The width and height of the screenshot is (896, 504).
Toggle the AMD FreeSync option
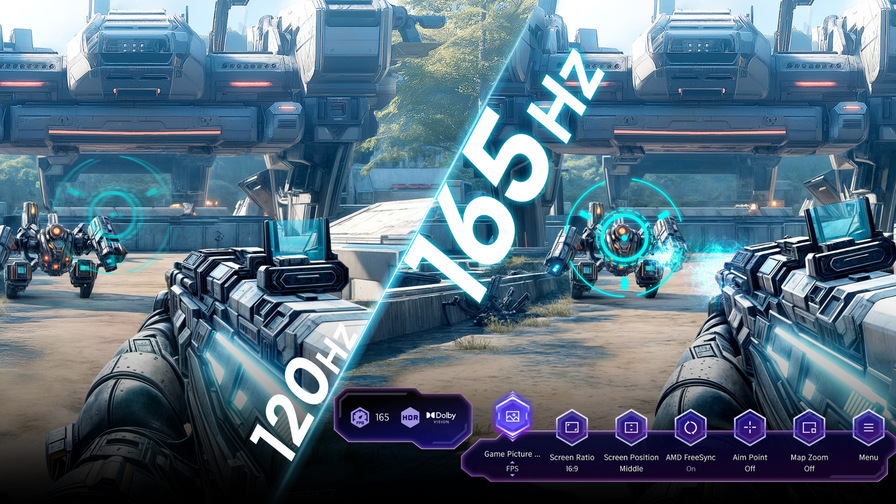click(690, 428)
